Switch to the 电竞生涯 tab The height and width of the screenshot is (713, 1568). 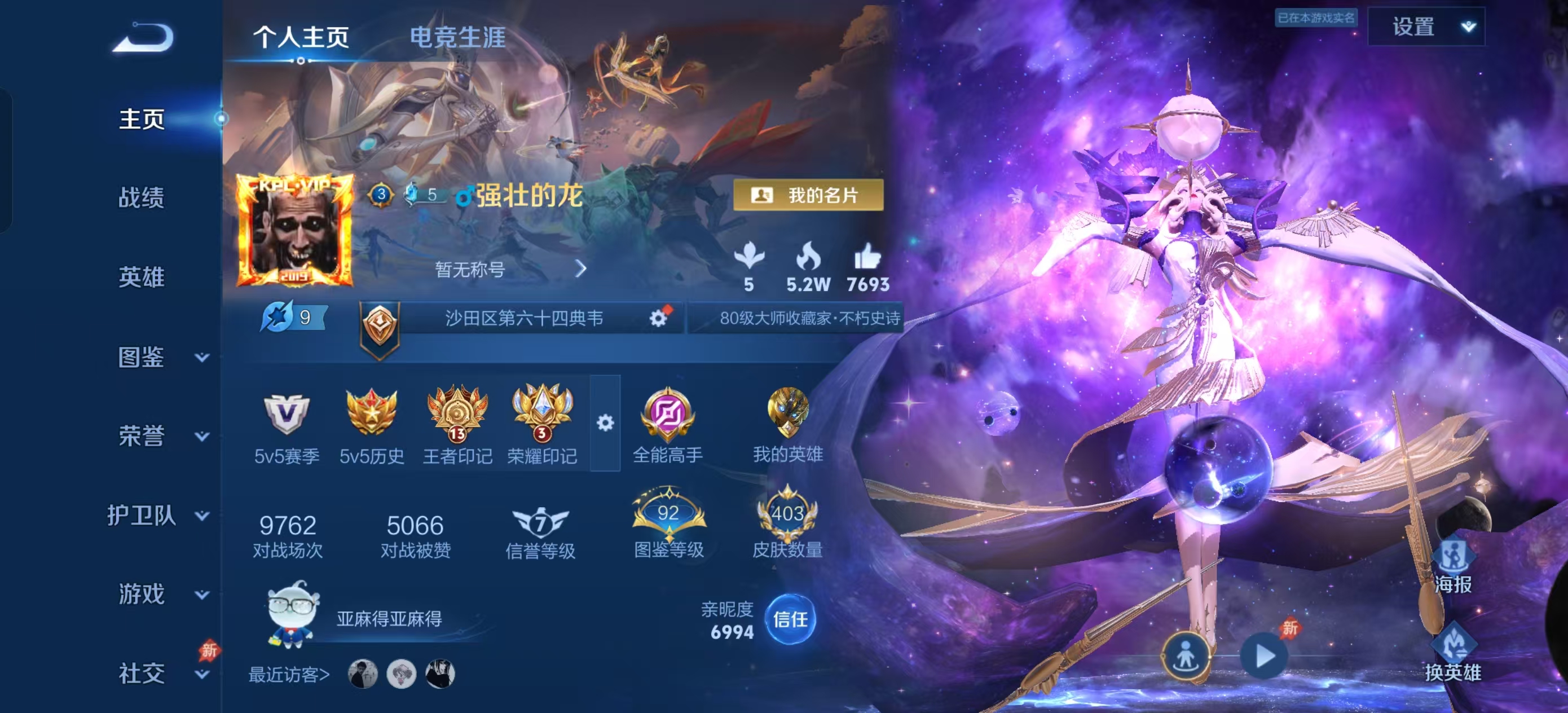[x=457, y=38]
